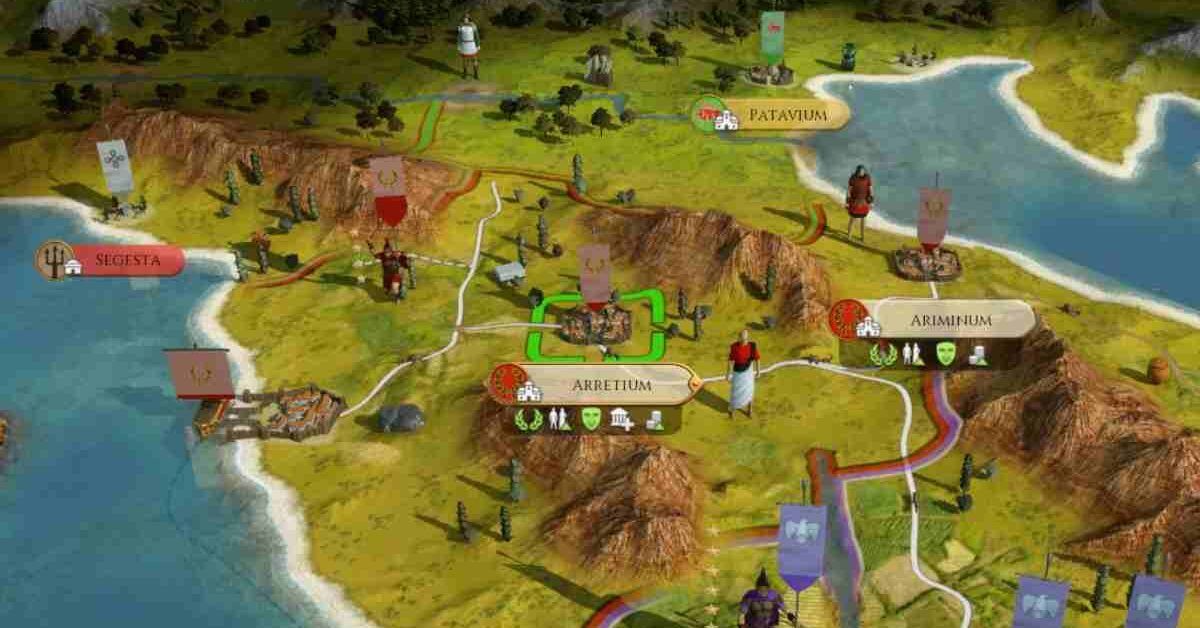Click Ariminum's green mask icon

[945, 353]
